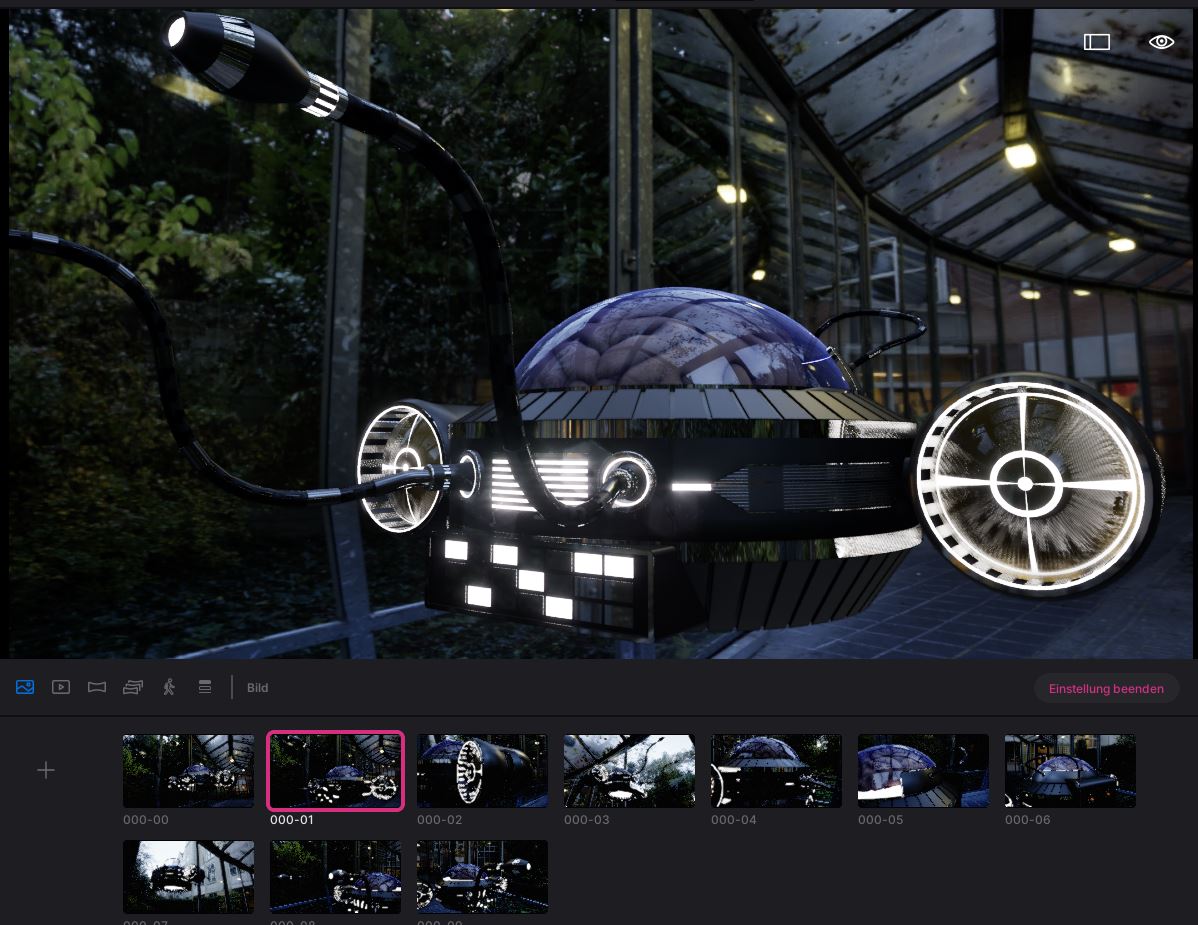Screen dimensions: 1198x925
Task: Toggle the side panel layout icon
Action: [1097, 42]
